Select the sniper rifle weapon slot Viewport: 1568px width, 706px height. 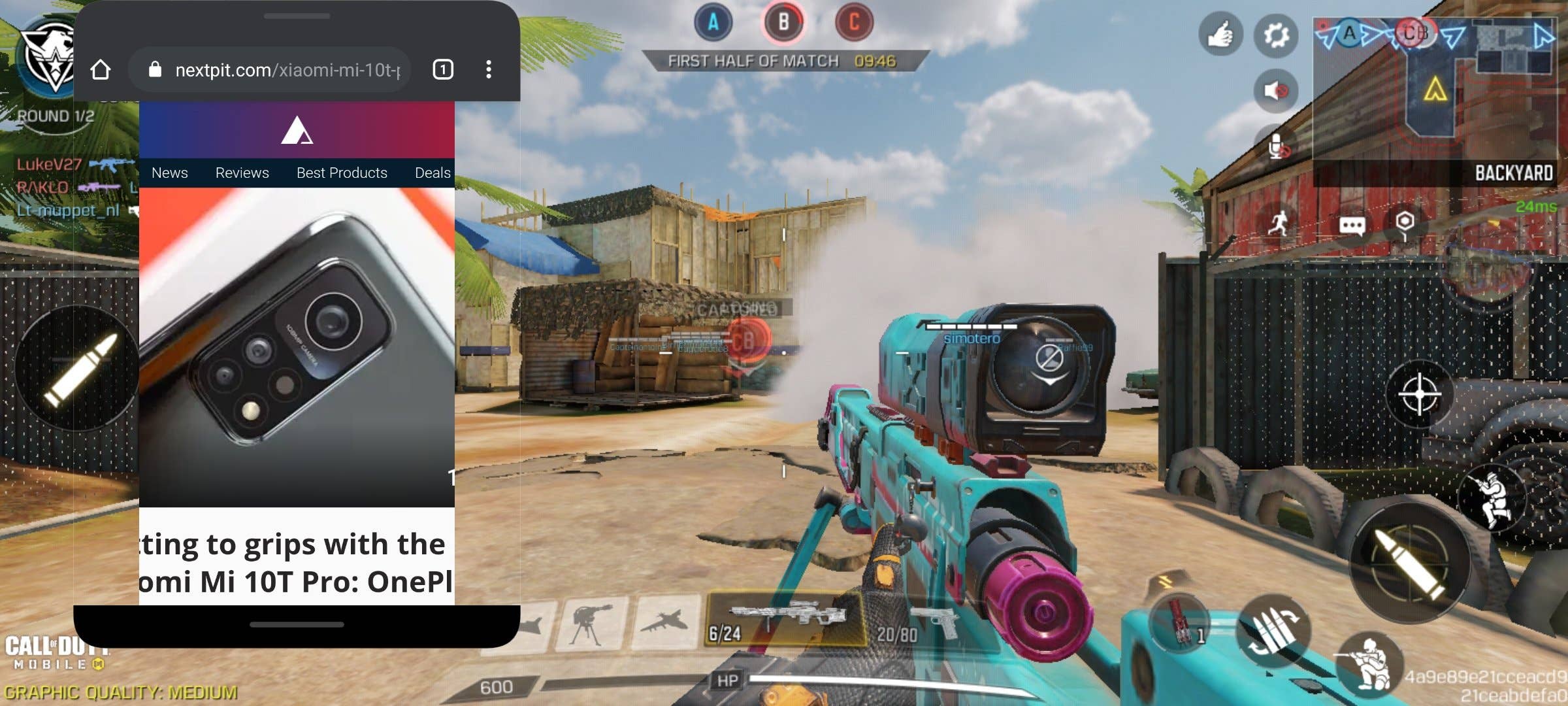pyautogui.click(x=786, y=618)
